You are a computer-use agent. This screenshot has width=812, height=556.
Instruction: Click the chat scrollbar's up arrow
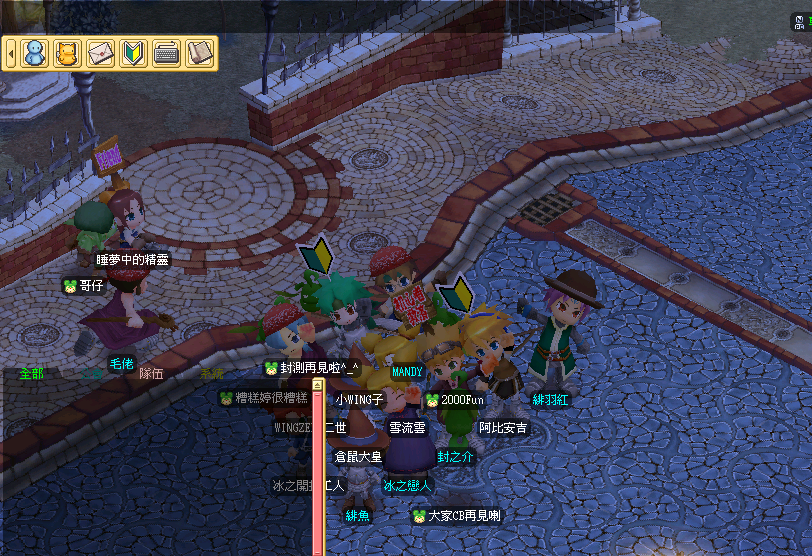pos(318,384)
